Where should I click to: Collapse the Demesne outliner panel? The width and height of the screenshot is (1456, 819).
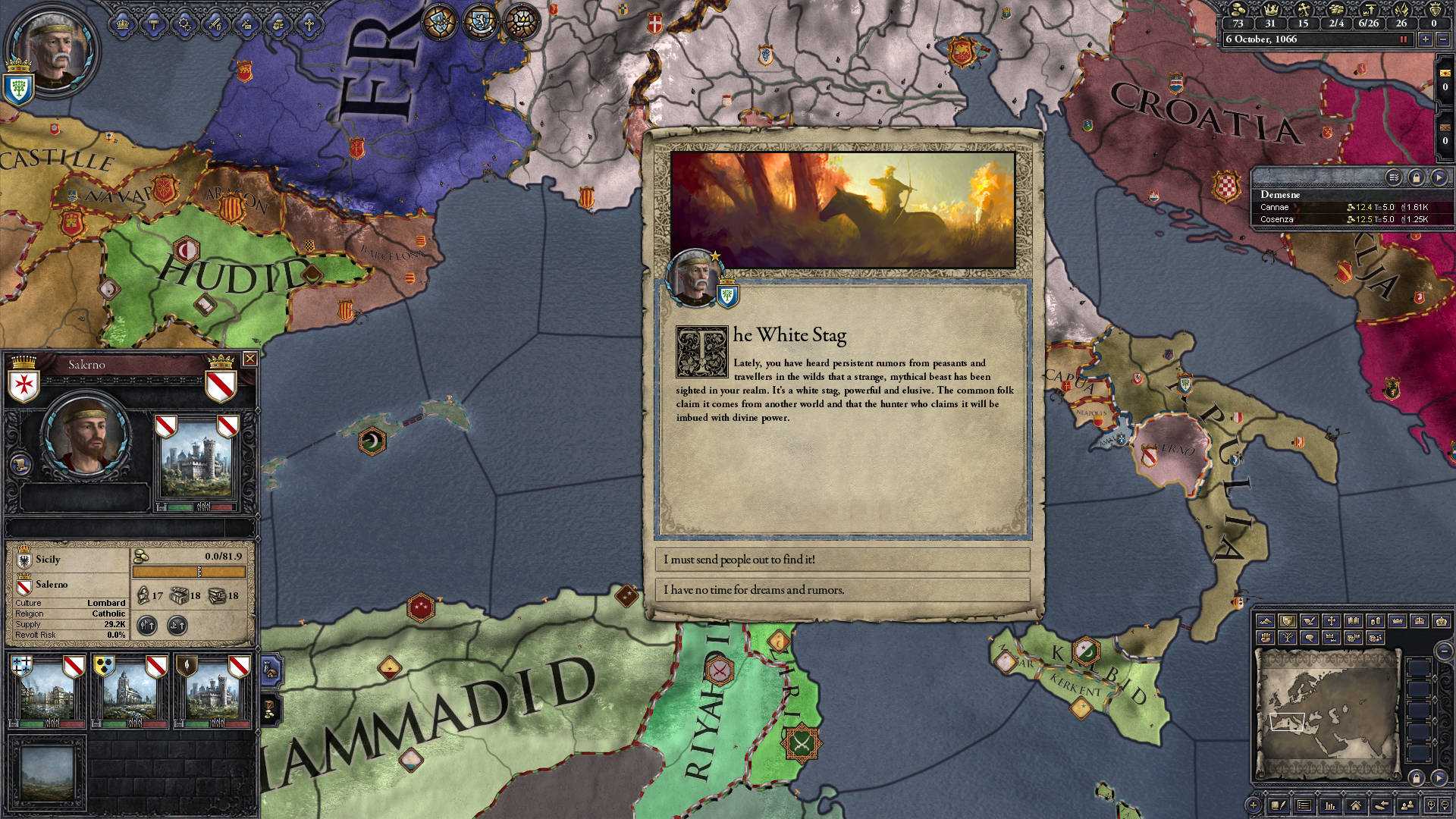point(1439,178)
